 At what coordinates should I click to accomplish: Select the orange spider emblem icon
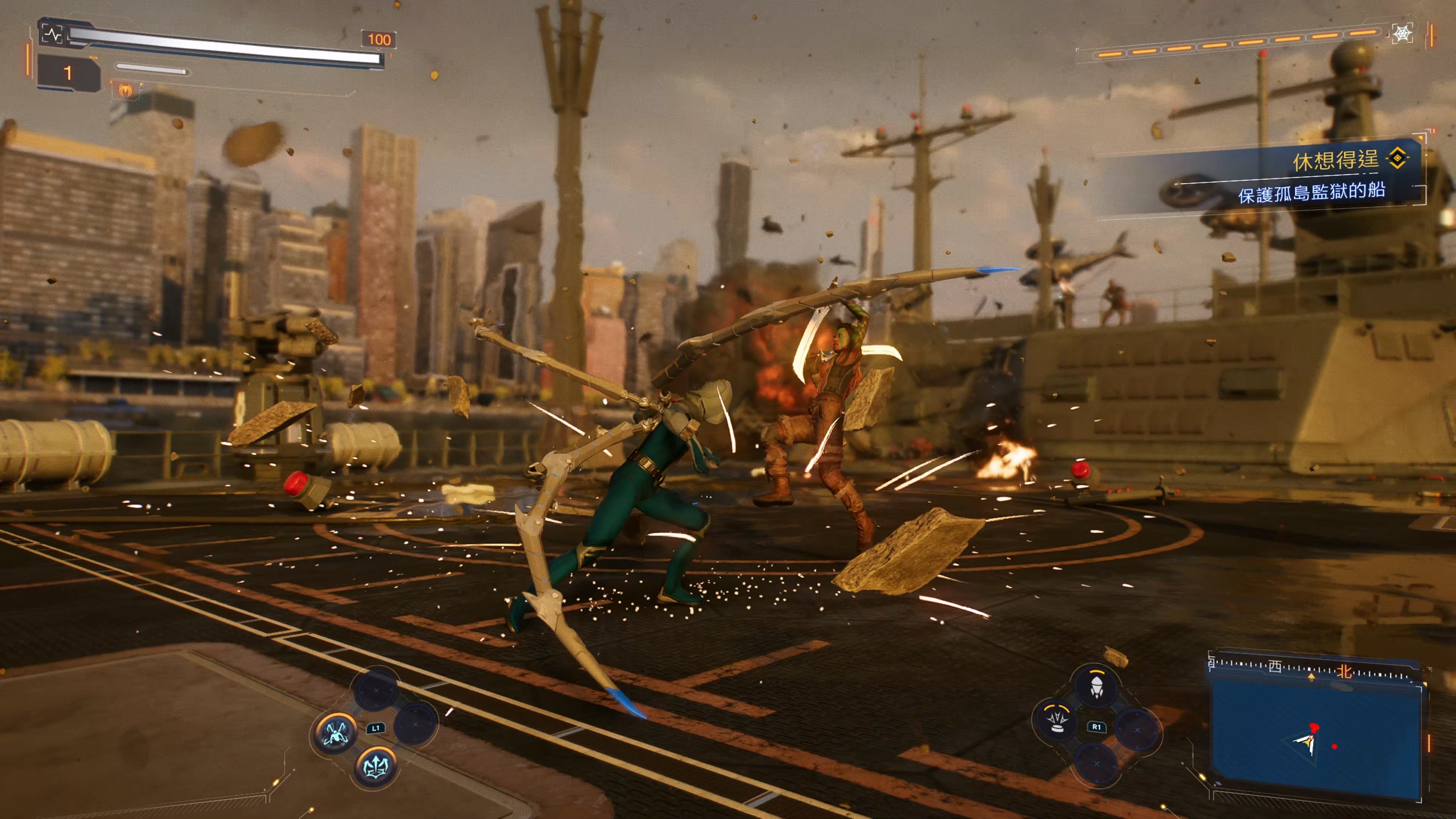click(125, 89)
